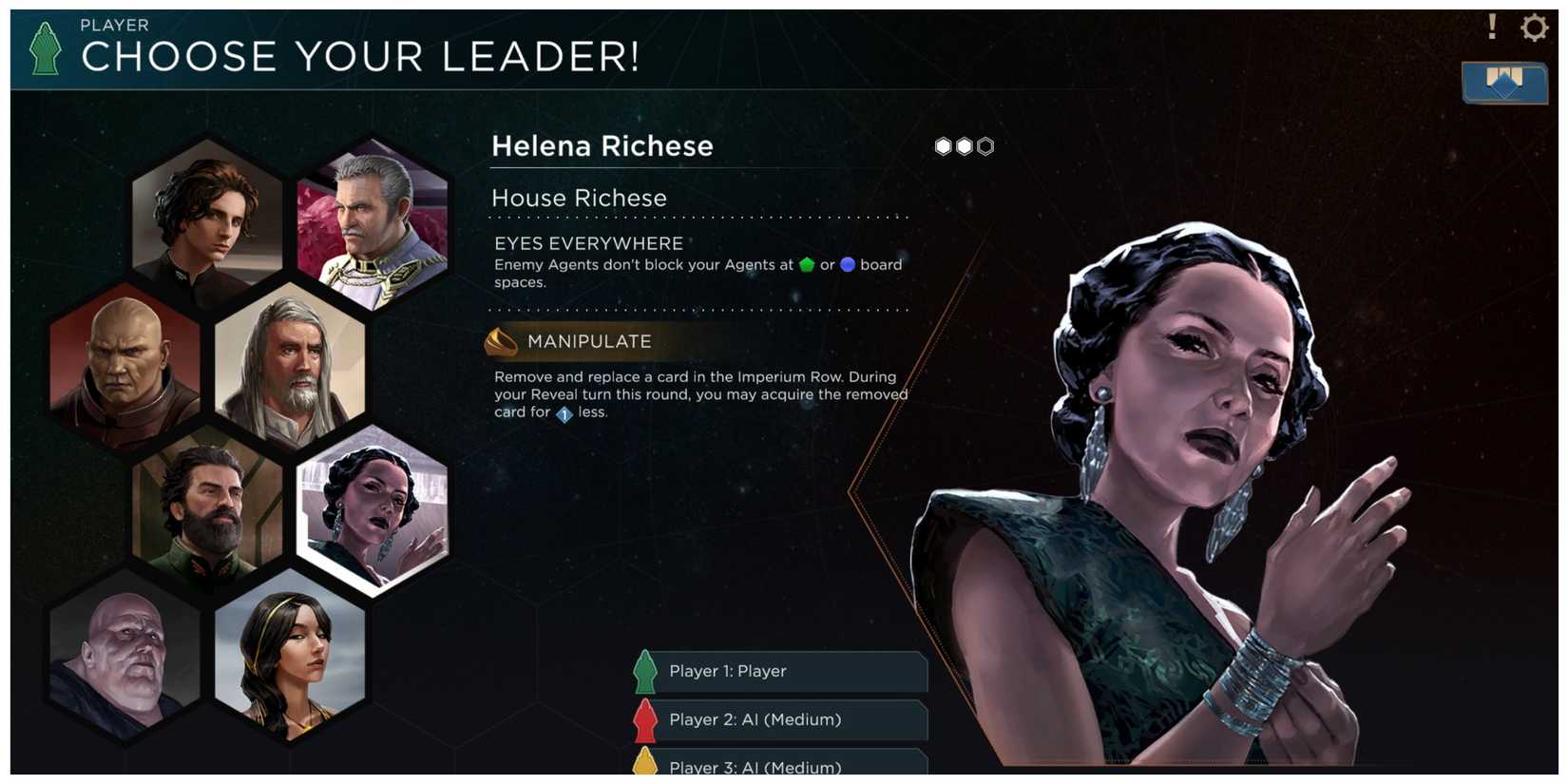Open the settings gear icon
The width and height of the screenshot is (1568, 784).
click(x=1534, y=28)
